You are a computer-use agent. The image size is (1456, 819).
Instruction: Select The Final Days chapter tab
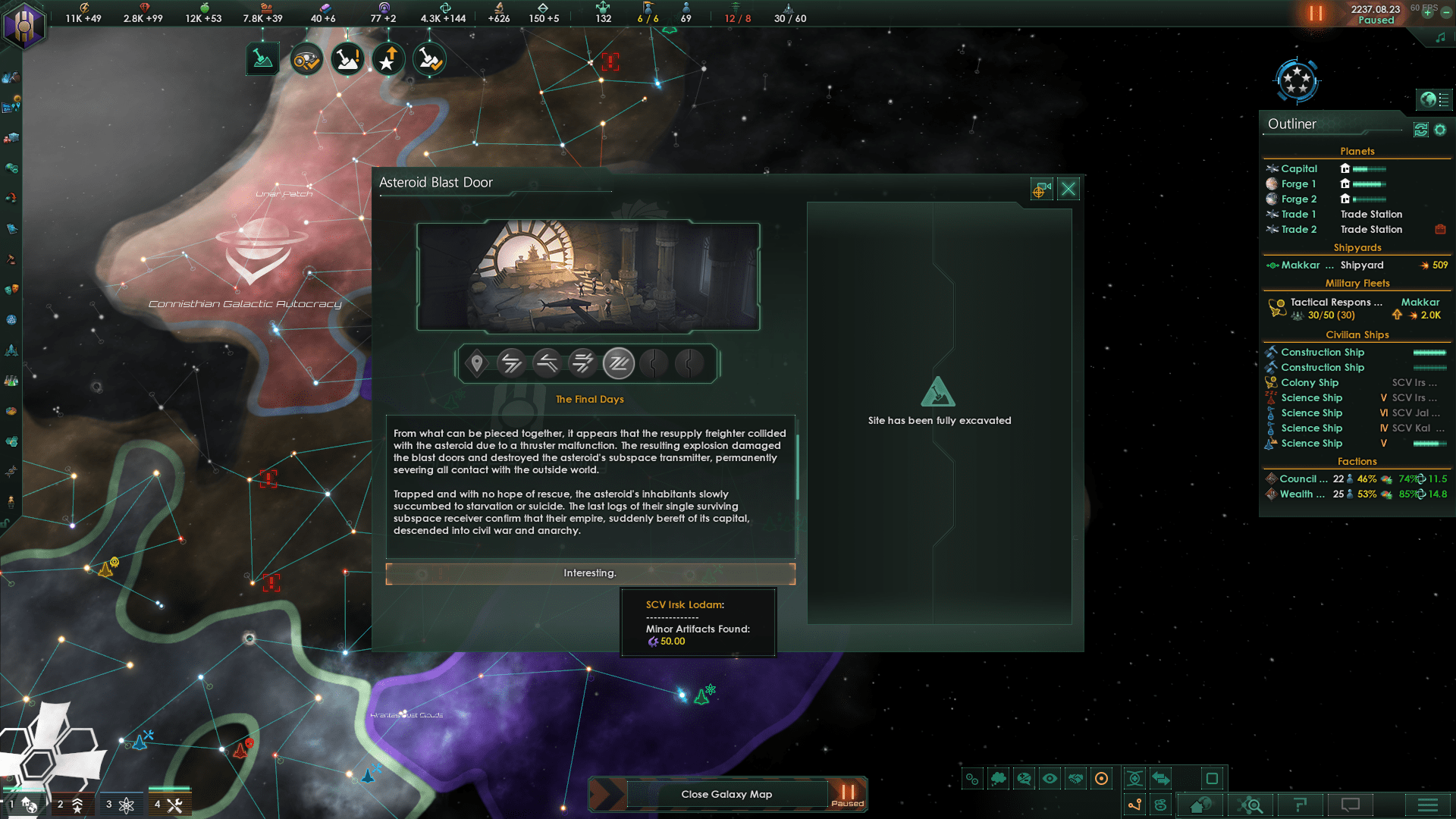pos(619,363)
